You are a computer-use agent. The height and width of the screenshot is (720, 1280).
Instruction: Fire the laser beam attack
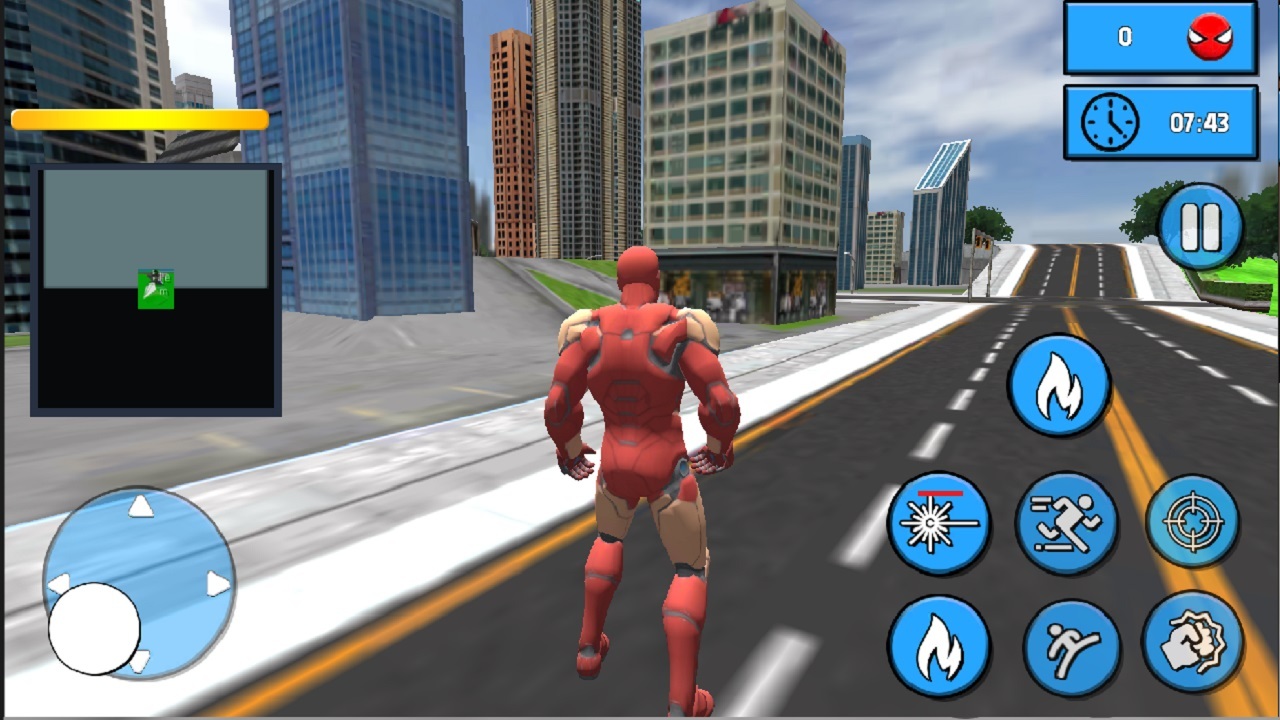(938, 522)
